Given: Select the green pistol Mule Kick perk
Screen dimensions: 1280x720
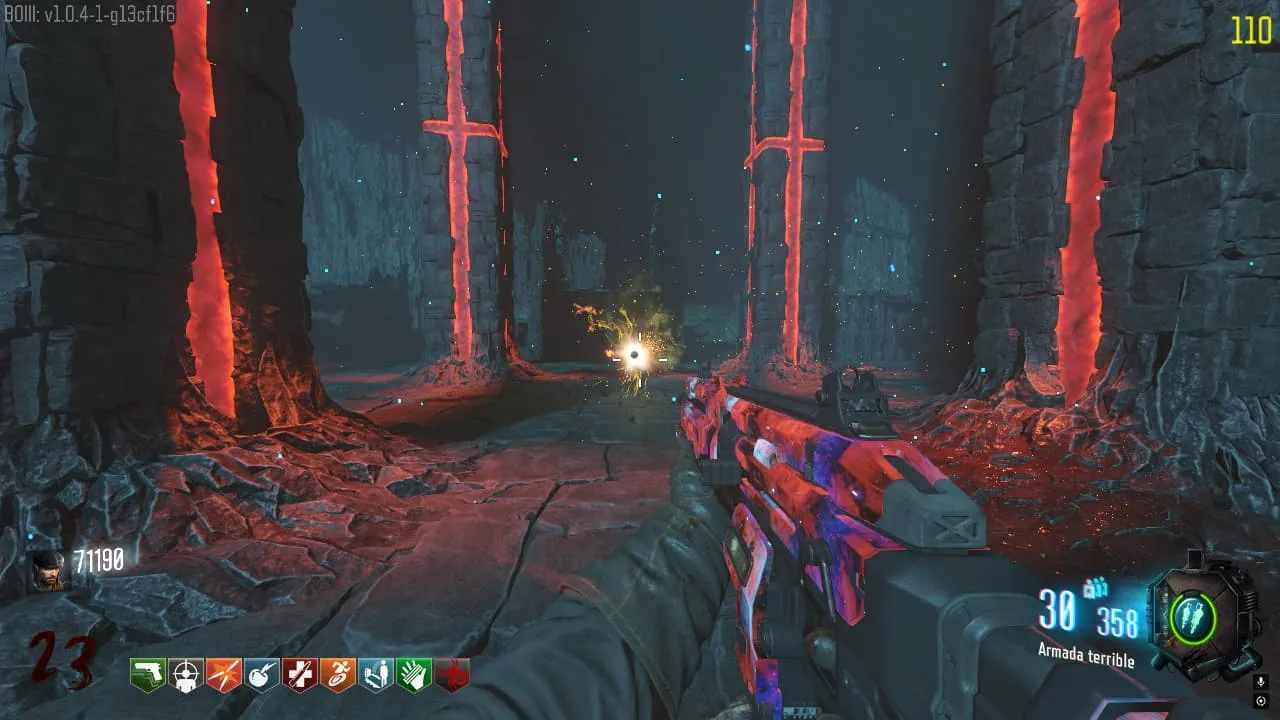Looking at the screenshot, I should tap(148, 676).
